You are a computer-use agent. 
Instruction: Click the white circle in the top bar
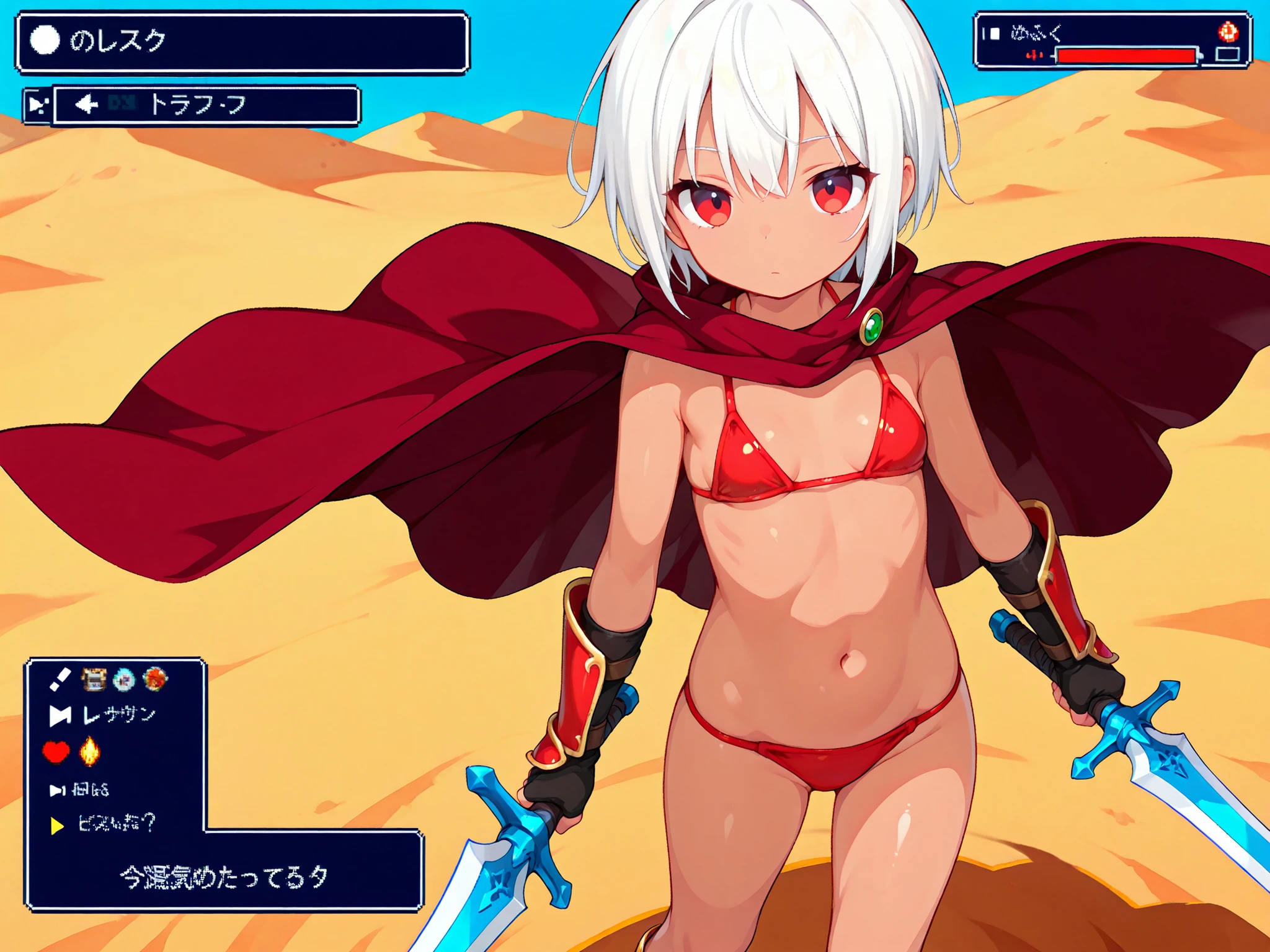[x=45, y=41]
